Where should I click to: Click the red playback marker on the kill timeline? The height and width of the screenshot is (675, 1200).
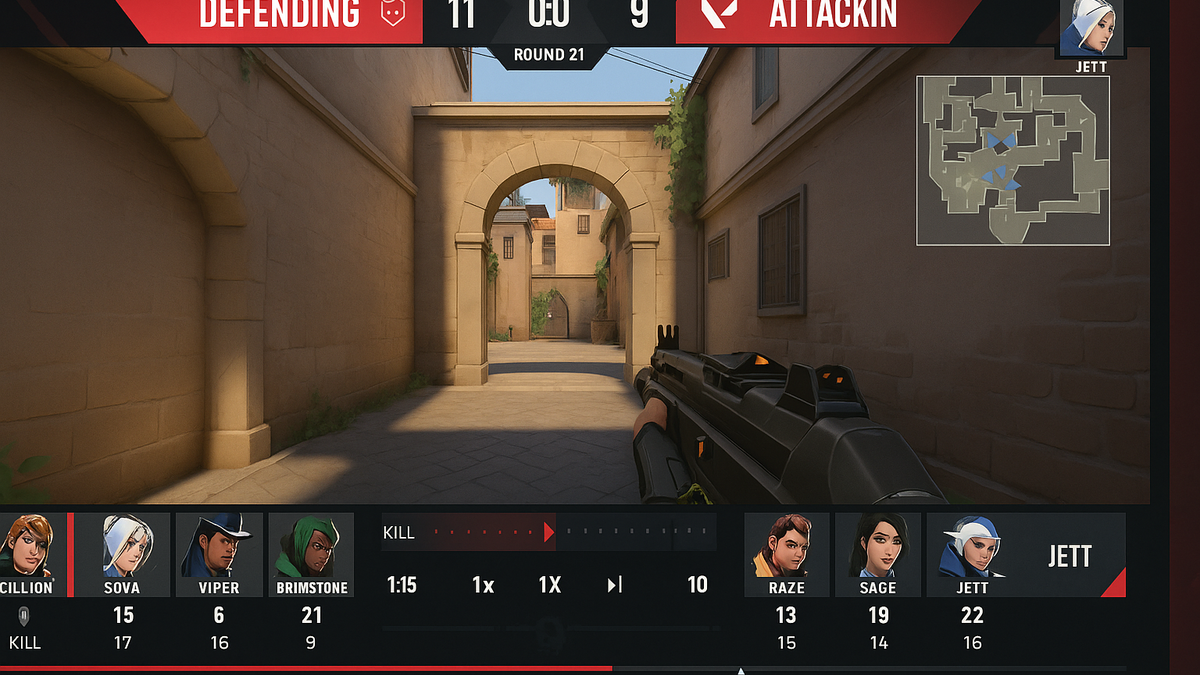point(548,532)
